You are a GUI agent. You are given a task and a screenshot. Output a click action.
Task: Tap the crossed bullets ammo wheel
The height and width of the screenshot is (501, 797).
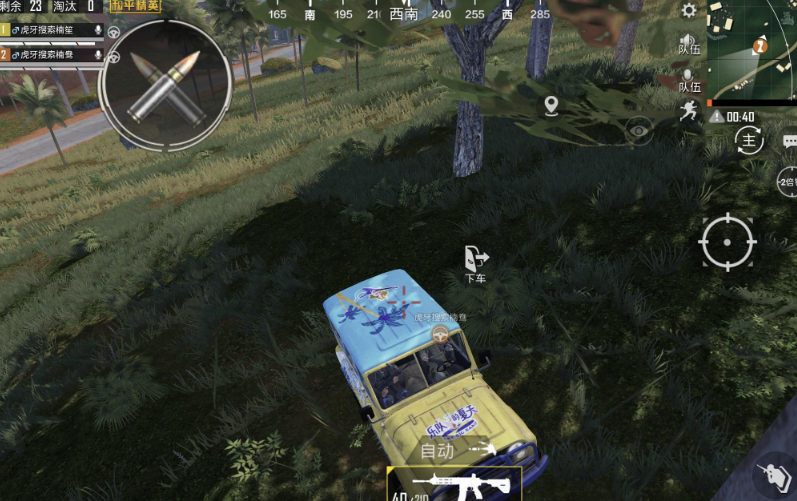(x=166, y=86)
